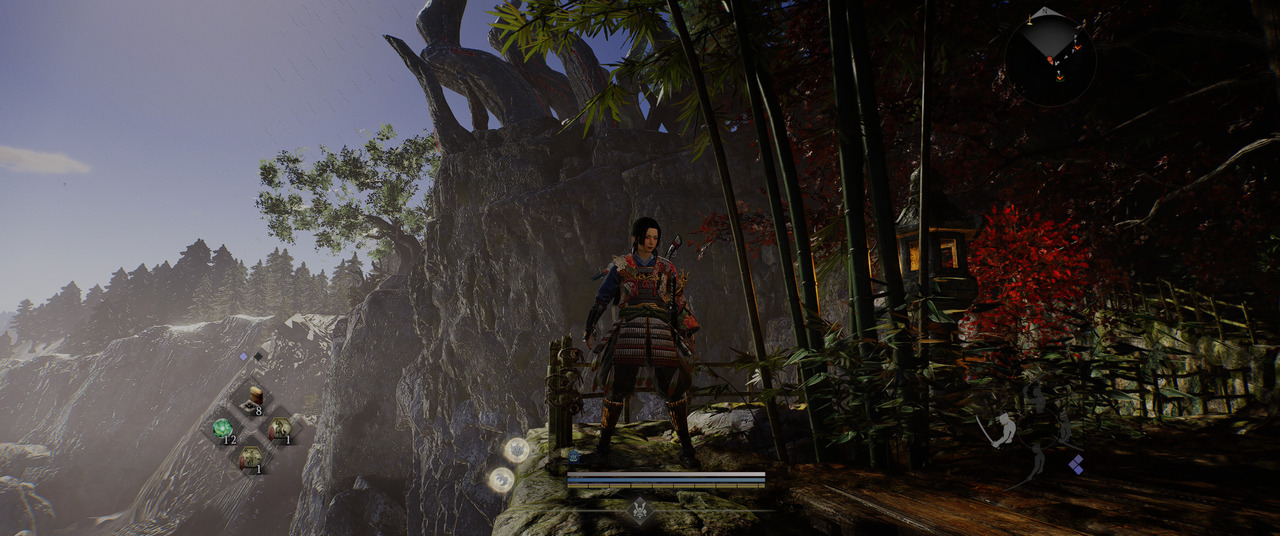1280x536 pixels.
Task: Select the white samurai stance indicator
Action: 1004,430
